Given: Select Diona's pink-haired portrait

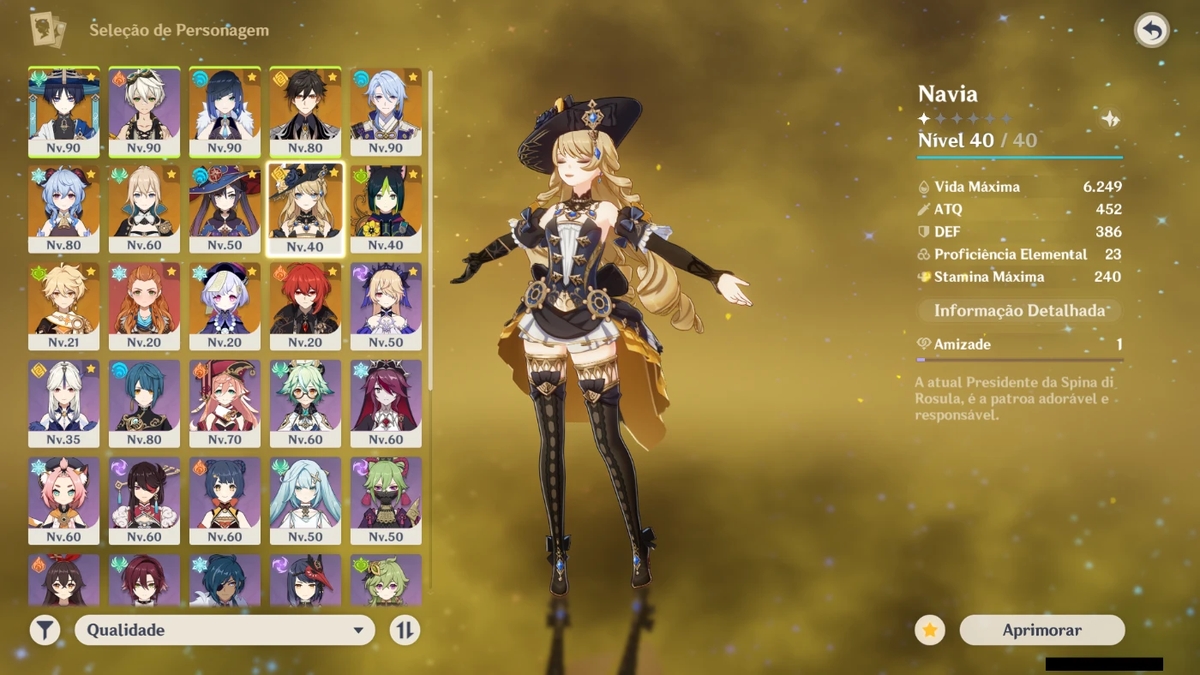Looking at the screenshot, I should click(64, 499).
